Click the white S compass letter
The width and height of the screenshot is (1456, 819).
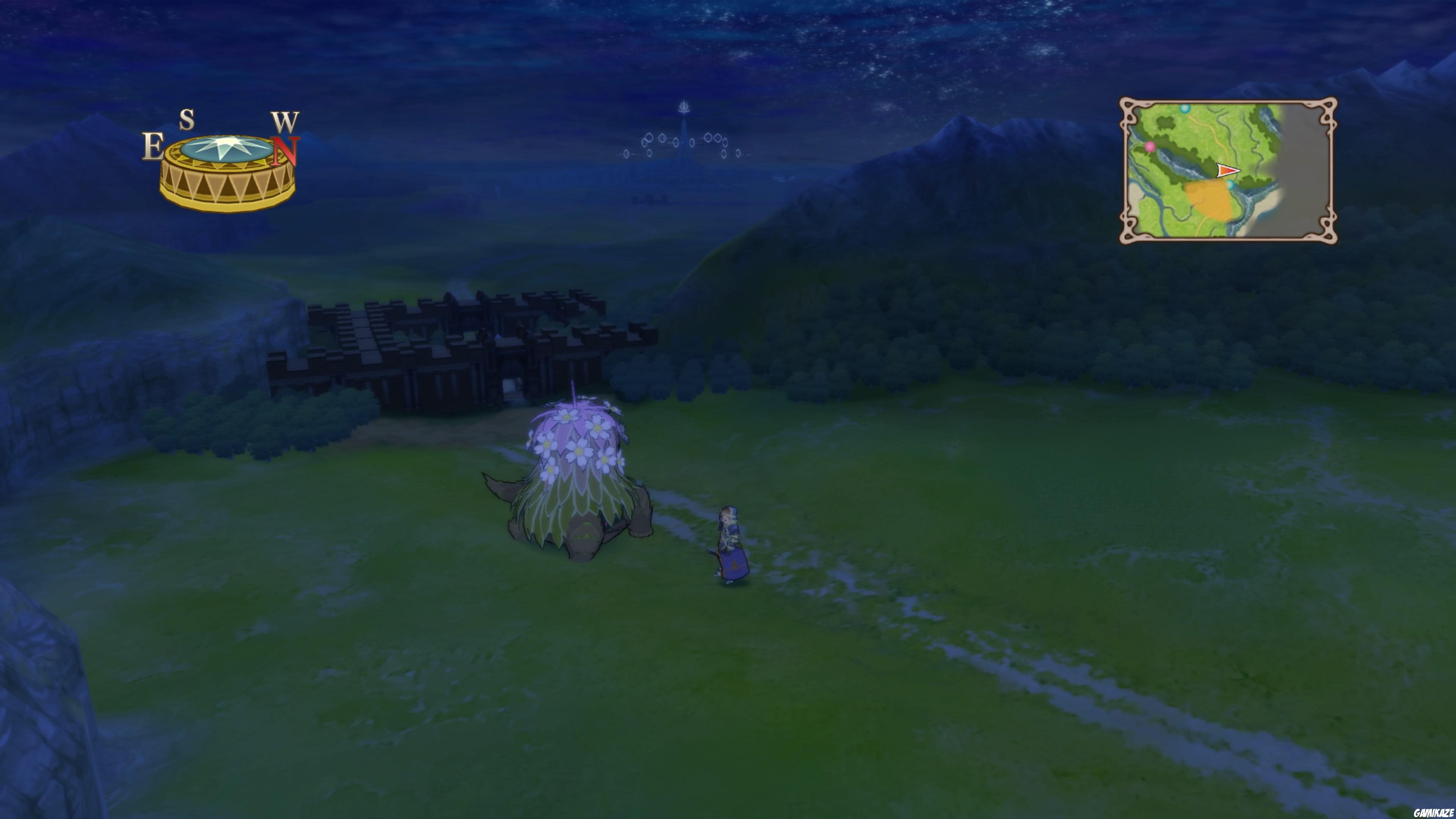click(188, 121)
